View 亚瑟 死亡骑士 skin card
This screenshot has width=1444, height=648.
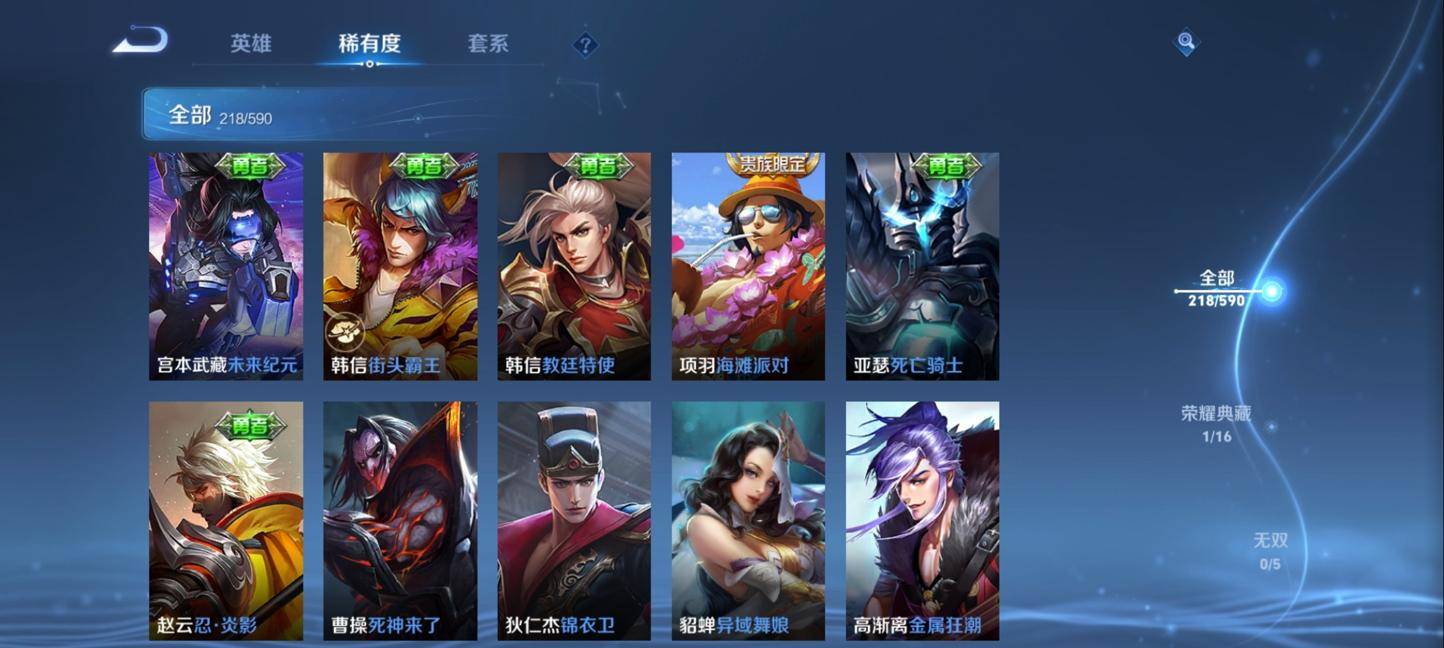click(x=922, y=266)
